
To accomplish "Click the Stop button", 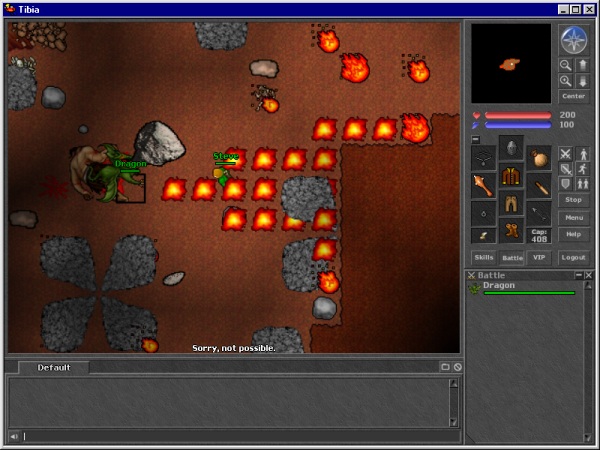I will coord(573,200).
